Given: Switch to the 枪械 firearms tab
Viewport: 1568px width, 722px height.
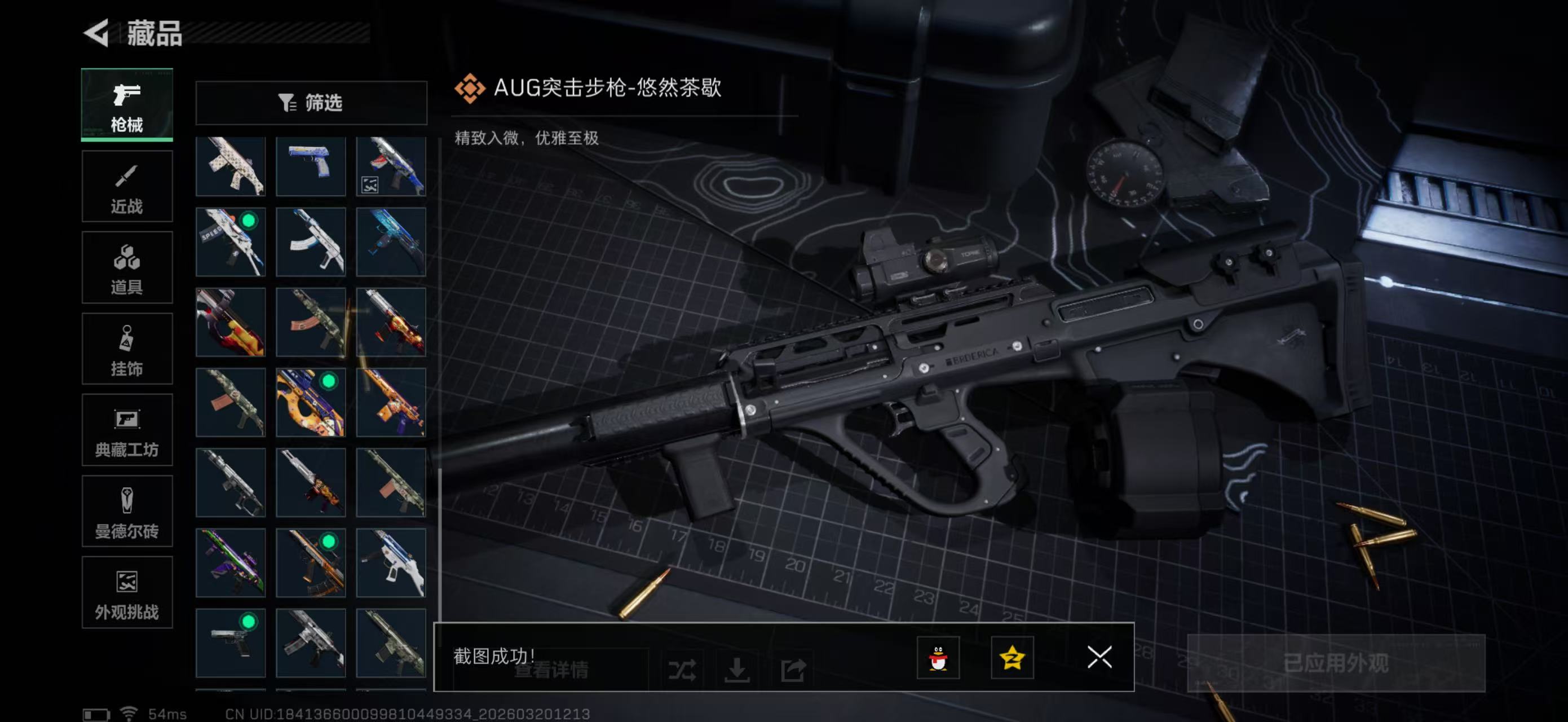Looking at the screenshot, I should point(127,105).
